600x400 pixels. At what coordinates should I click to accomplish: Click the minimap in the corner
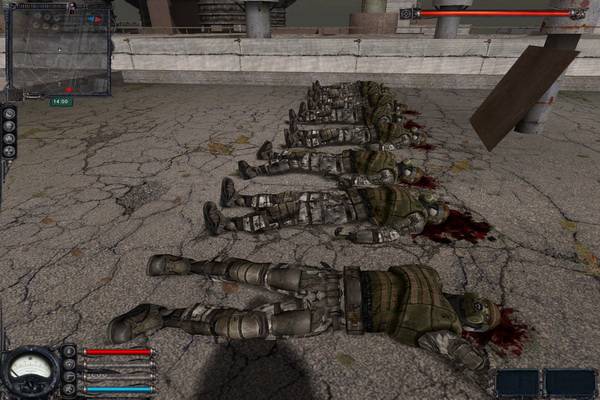tap(58, 52)
